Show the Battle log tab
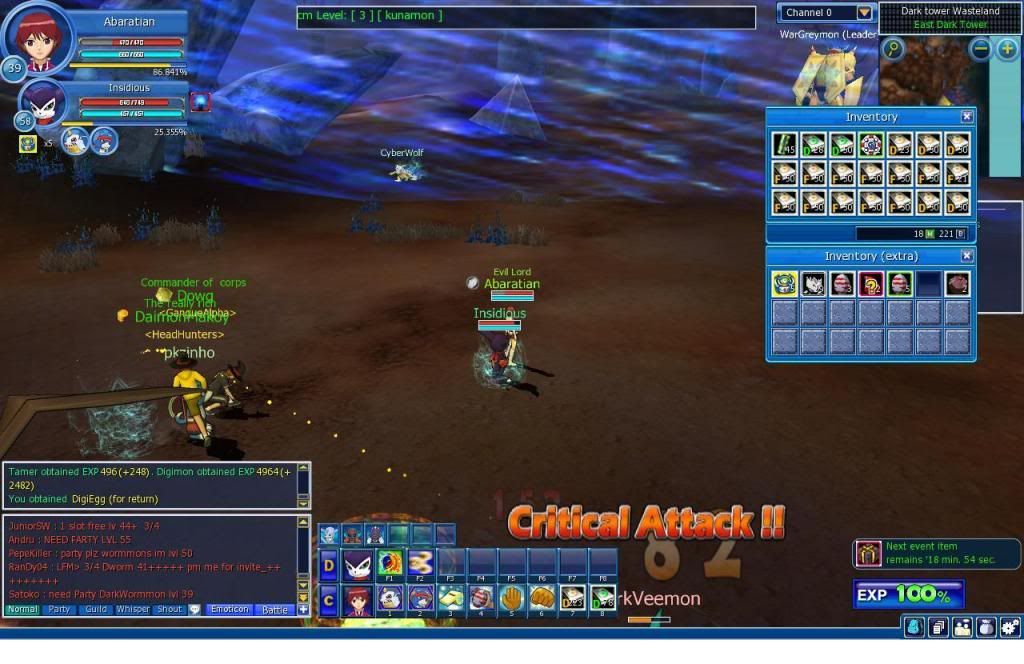 point(273,609)
